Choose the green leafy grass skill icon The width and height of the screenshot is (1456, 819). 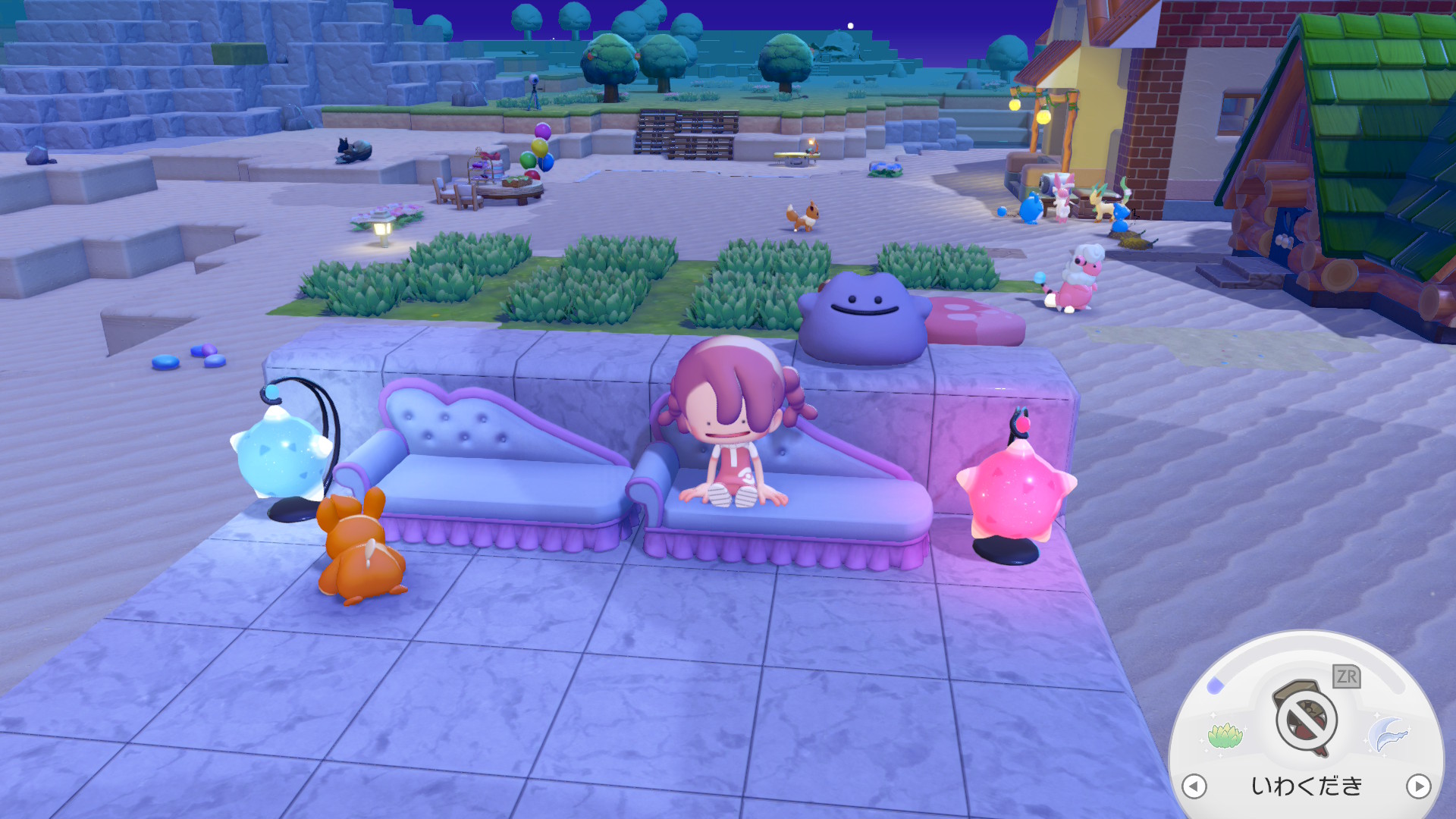pyautogui.click(x=1225, y=735)
